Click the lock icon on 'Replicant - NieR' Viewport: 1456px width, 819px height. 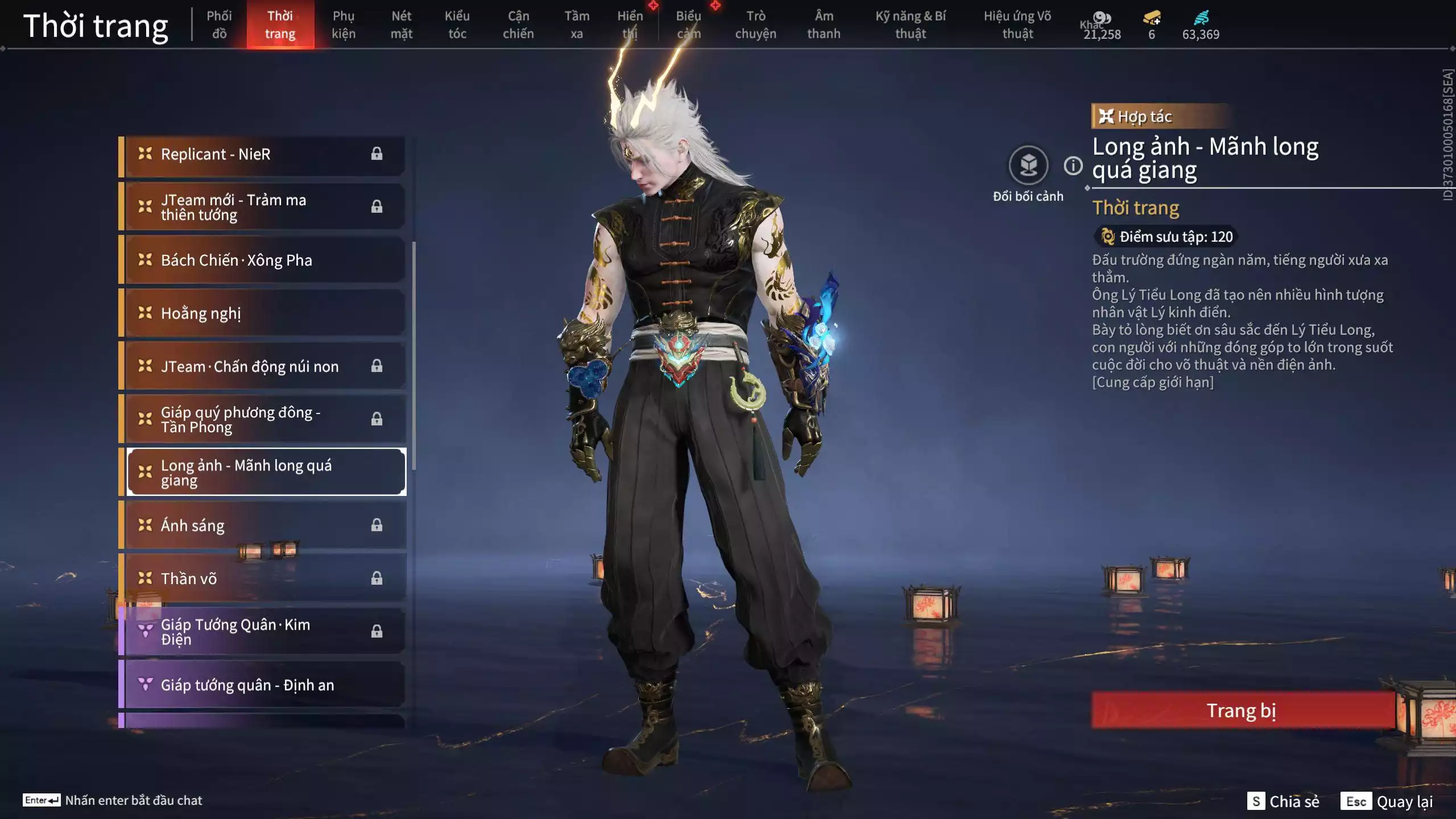[x=377, y=154]
